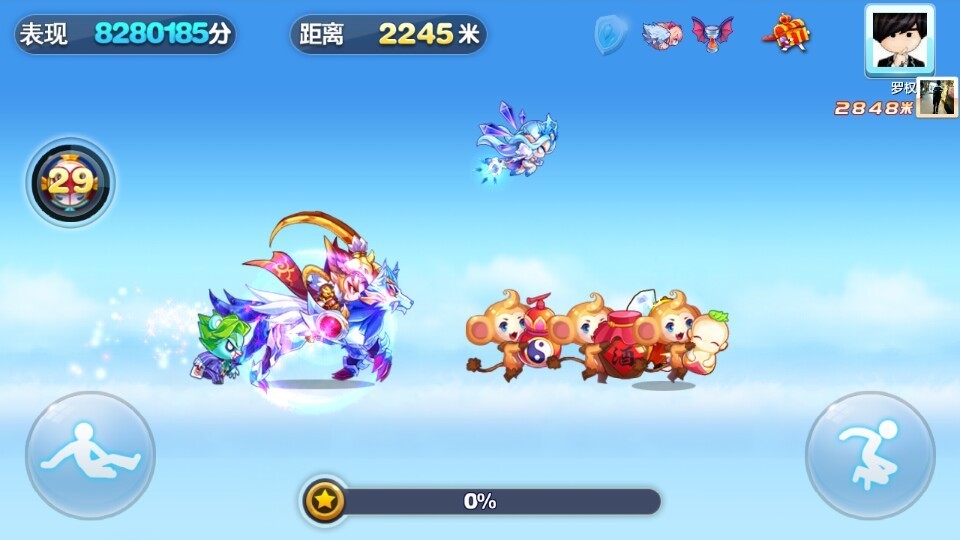The image size is (960, 540).
Task: Click the gold star progress badge
Action: [x=324, y=500]
